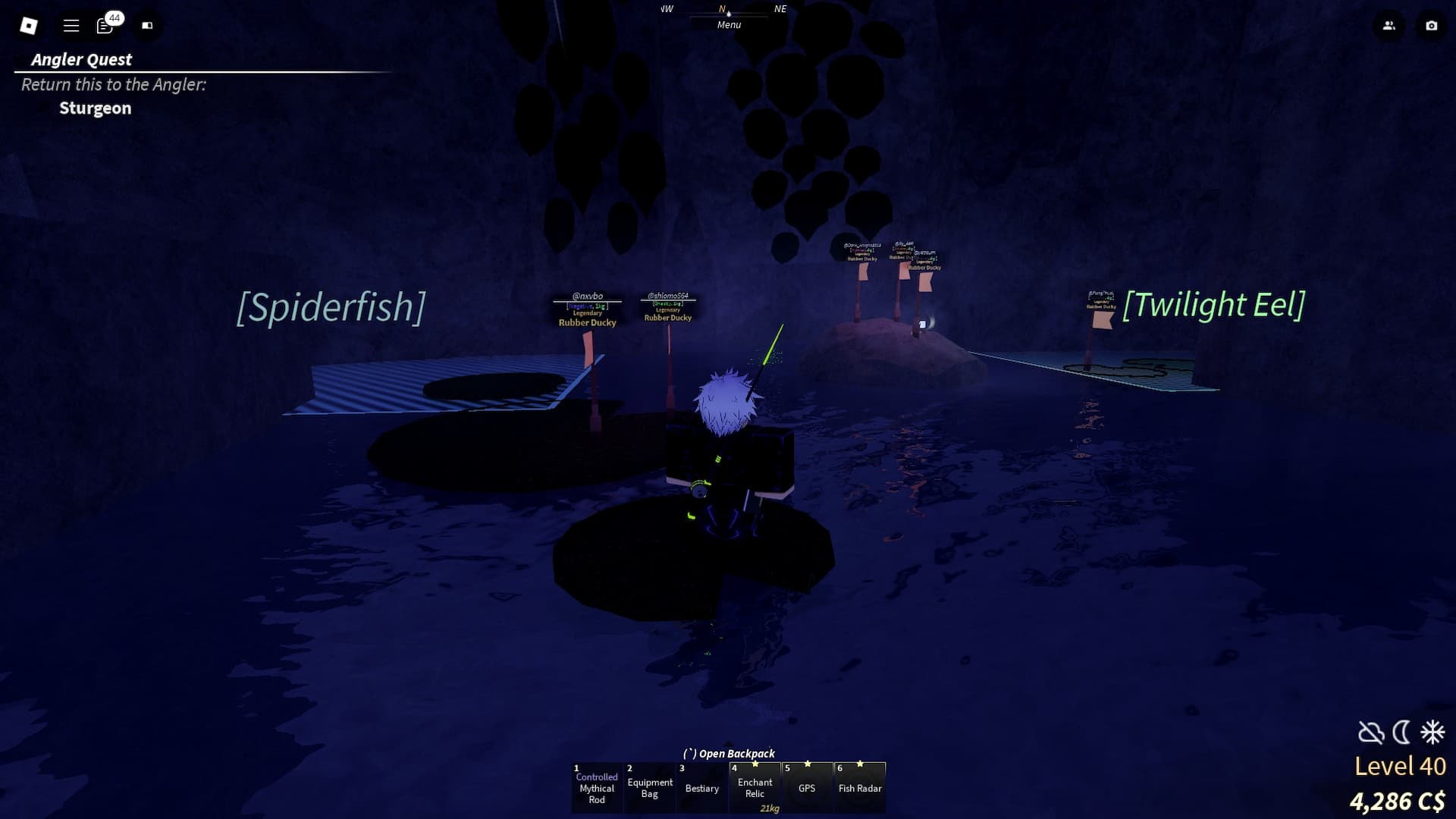The height and width of the screenshot is (819, 1456).
Task: Use the Enchant Relic in slot 4
Action: click(755, 786)
